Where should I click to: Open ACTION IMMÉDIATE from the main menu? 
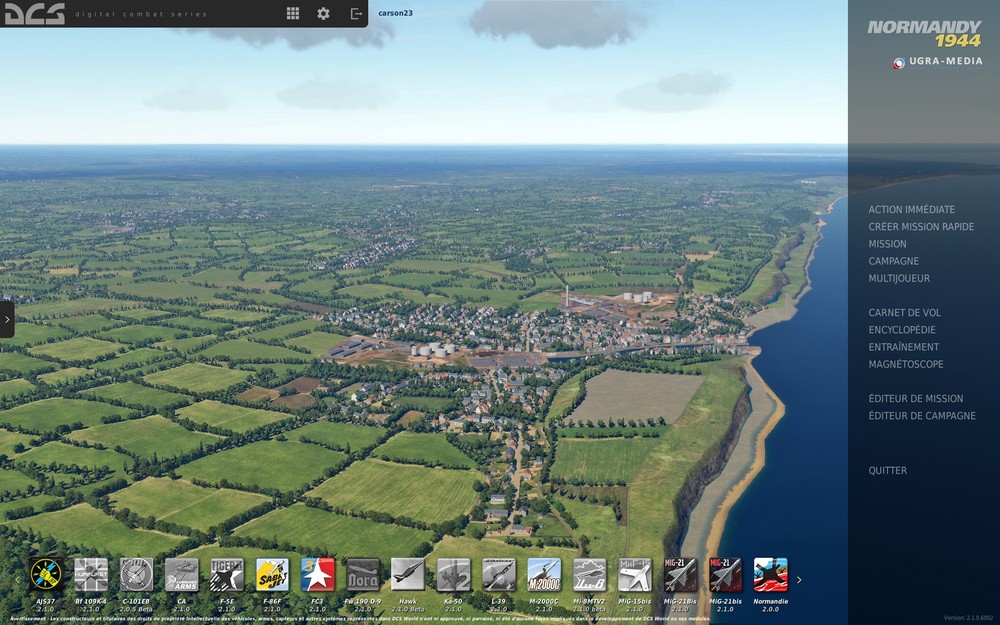(x=911, y=210)
